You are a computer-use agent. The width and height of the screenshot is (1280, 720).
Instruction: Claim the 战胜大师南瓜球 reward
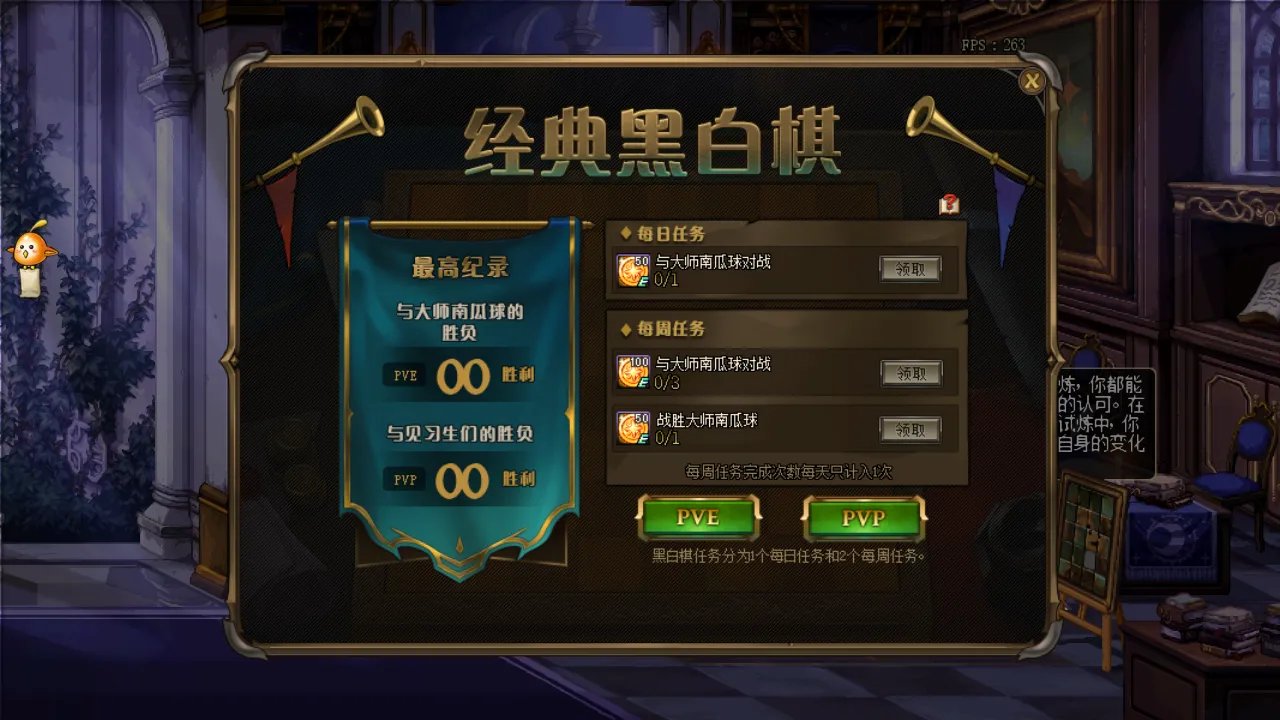[x=911, y=428]
